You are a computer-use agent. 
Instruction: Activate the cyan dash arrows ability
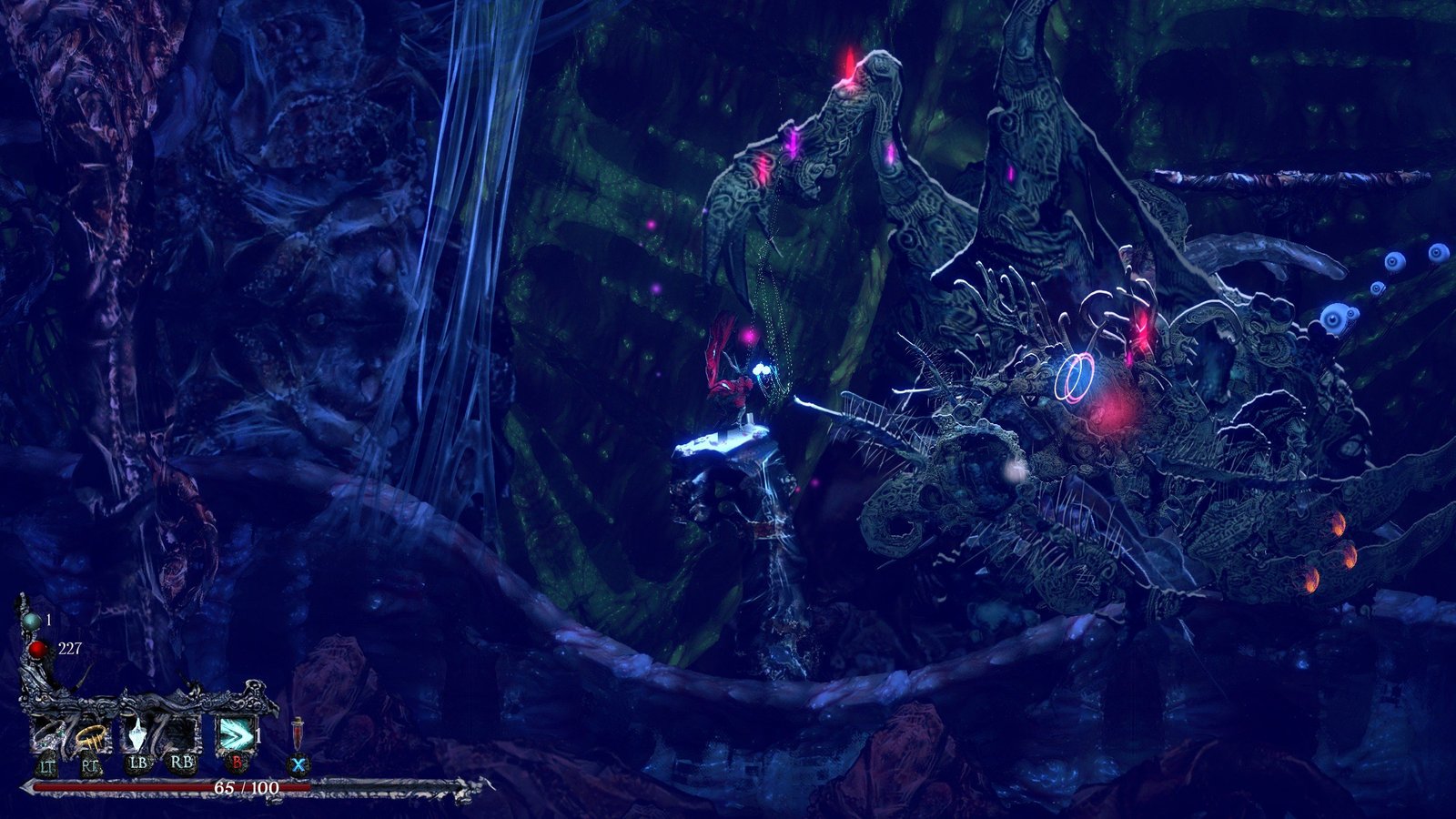(x=231, y=734)
